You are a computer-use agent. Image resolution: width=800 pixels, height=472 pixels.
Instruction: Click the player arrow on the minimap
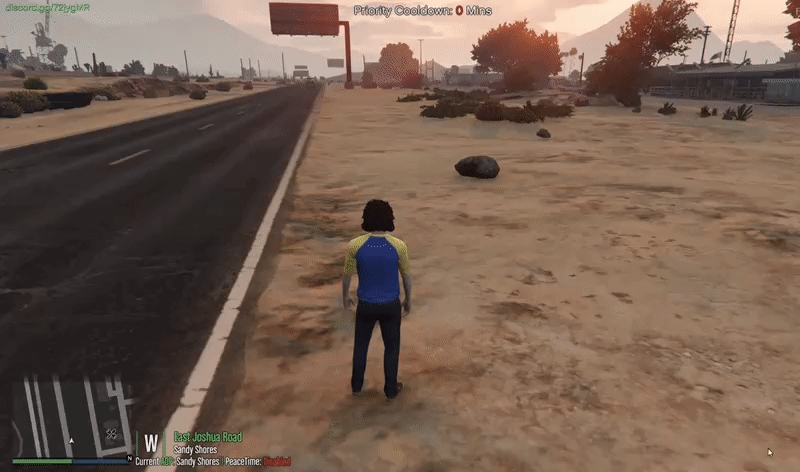point(71,441)
